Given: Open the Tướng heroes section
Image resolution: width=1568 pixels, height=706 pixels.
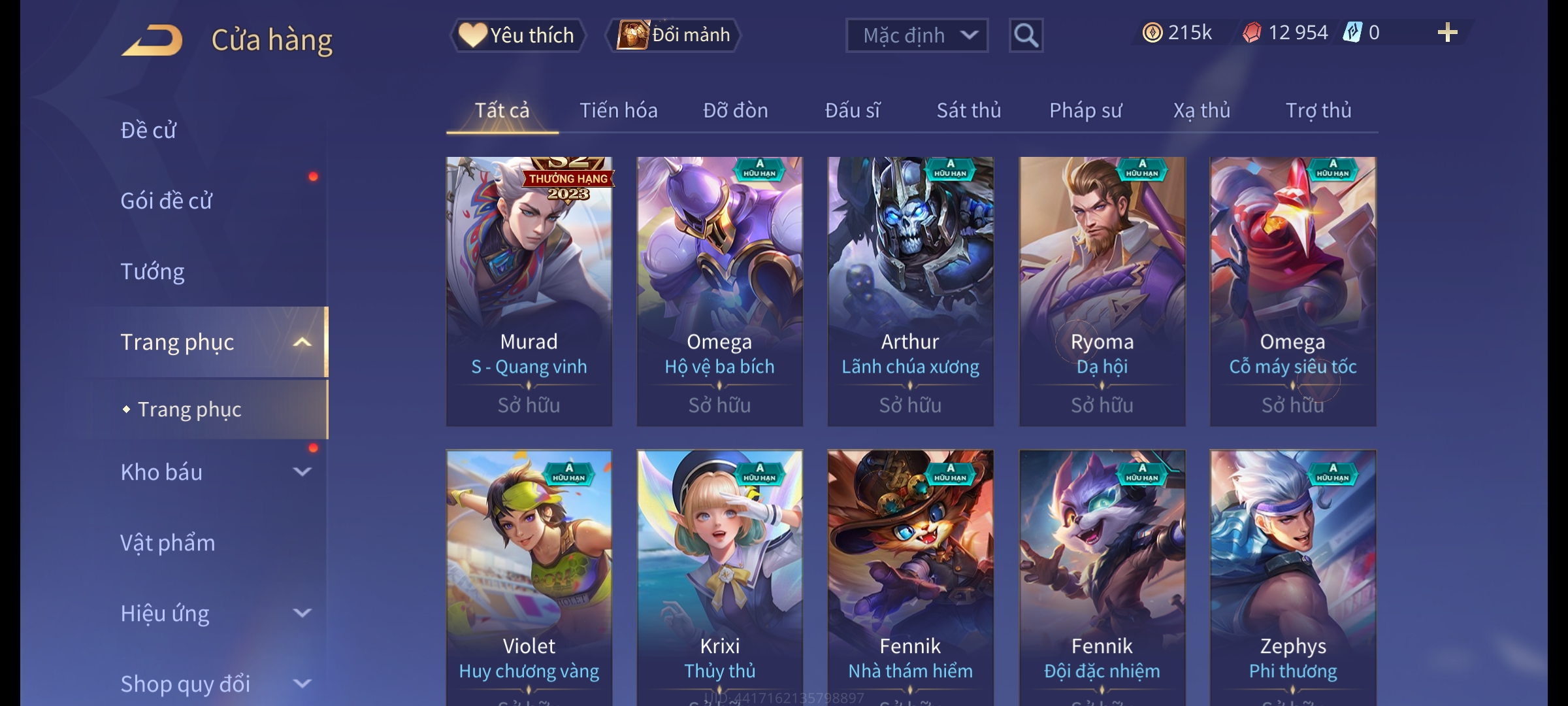Looking at the screenshot, I should [x=152, y=271].
